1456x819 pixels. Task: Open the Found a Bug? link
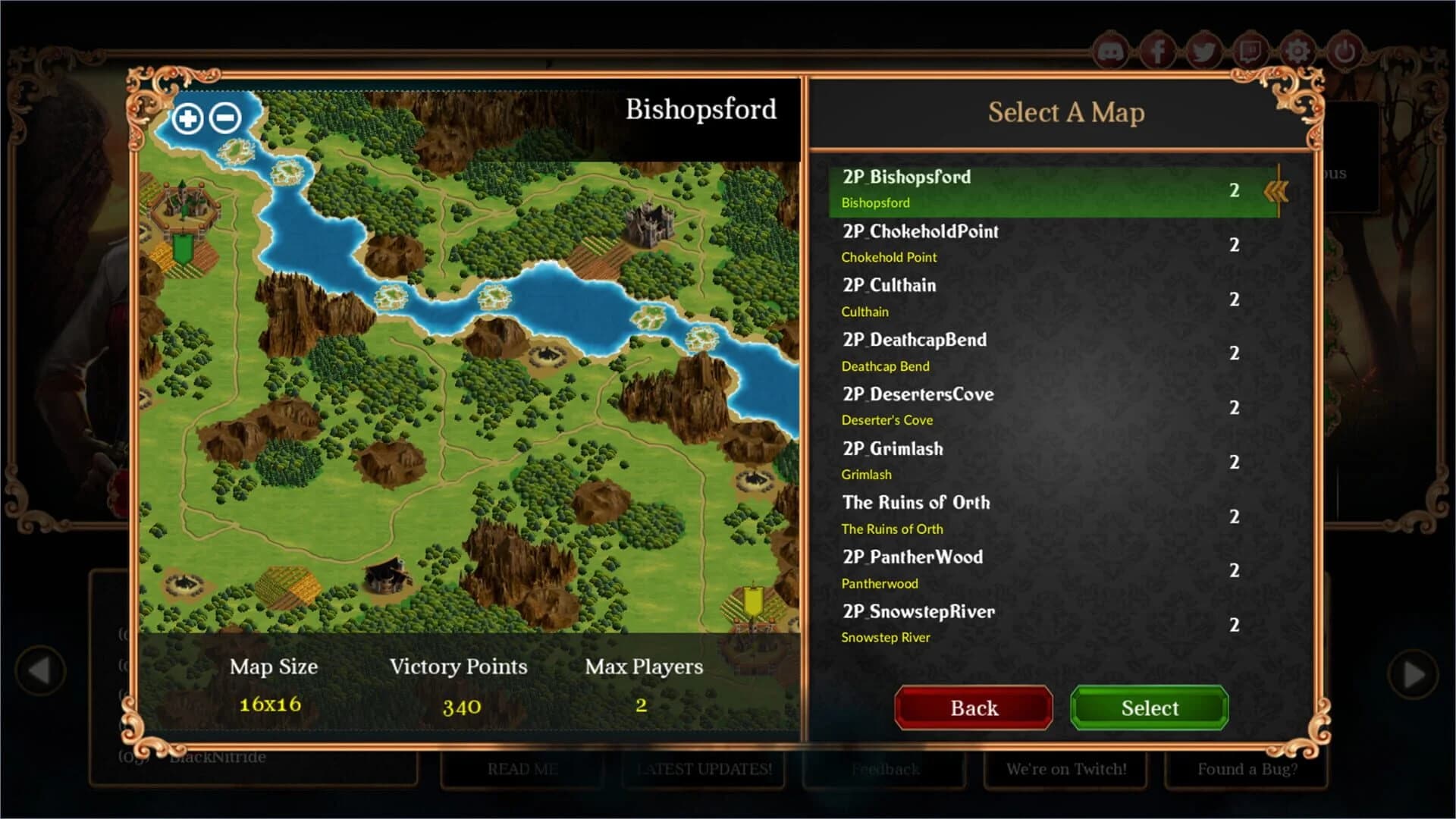point(1247,769)
